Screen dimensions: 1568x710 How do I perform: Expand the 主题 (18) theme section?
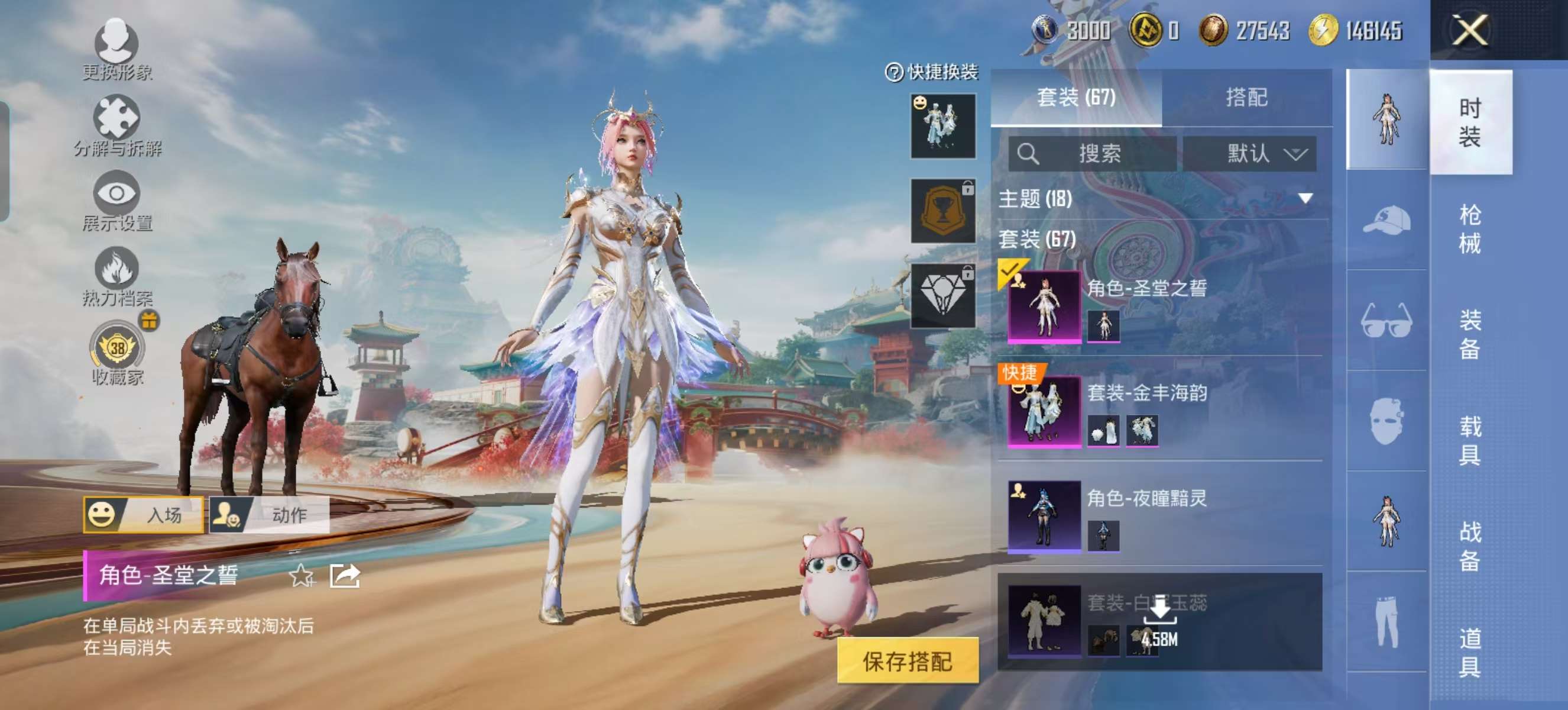click(1304, 199)
